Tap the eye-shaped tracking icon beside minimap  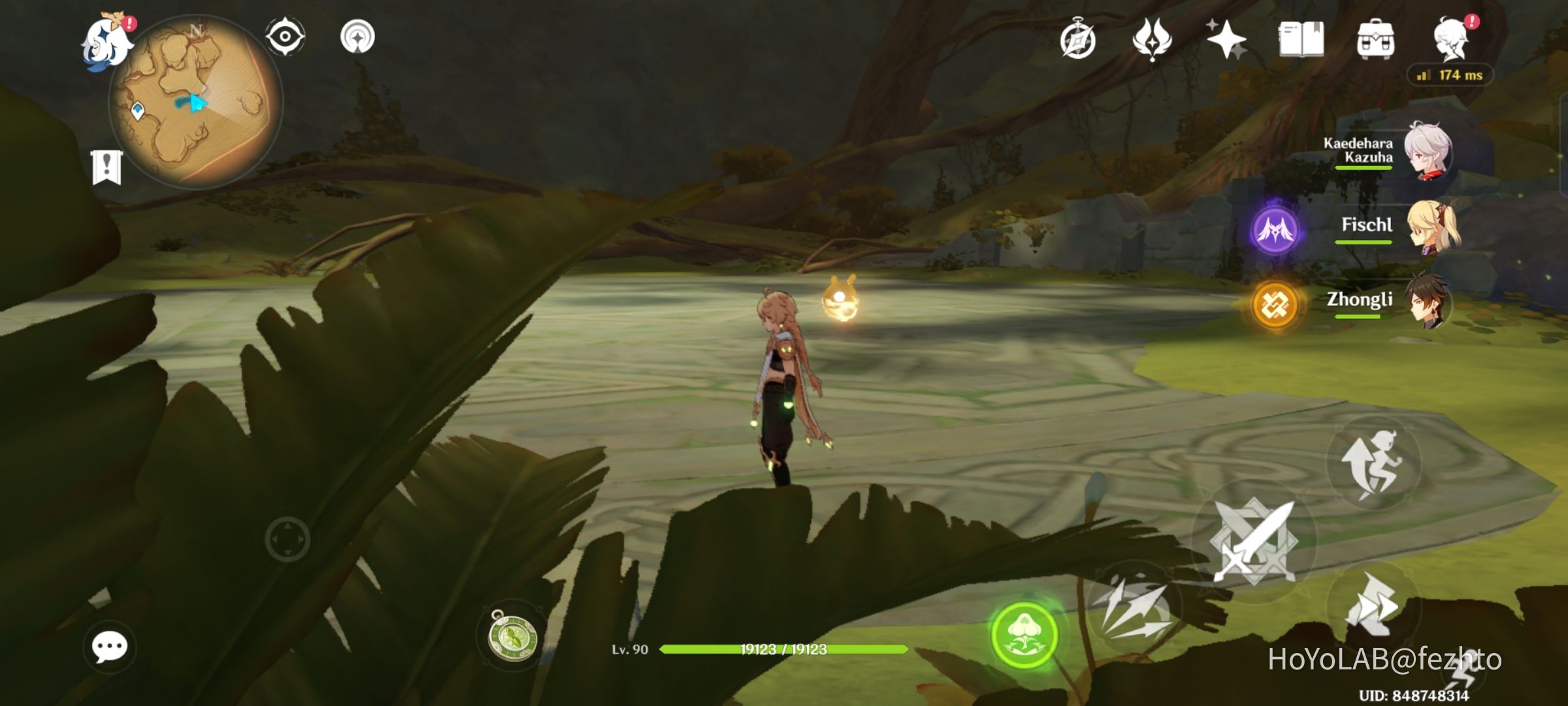pos(284,36)
